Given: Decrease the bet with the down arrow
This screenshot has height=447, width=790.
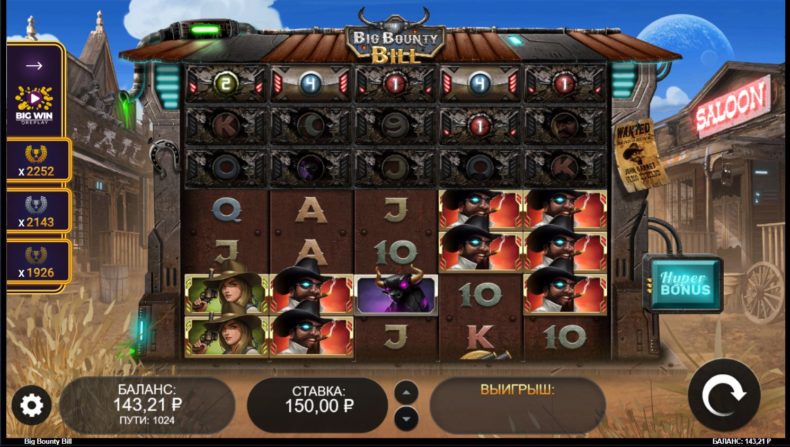Looking at the screenshot, I should 406,417.
